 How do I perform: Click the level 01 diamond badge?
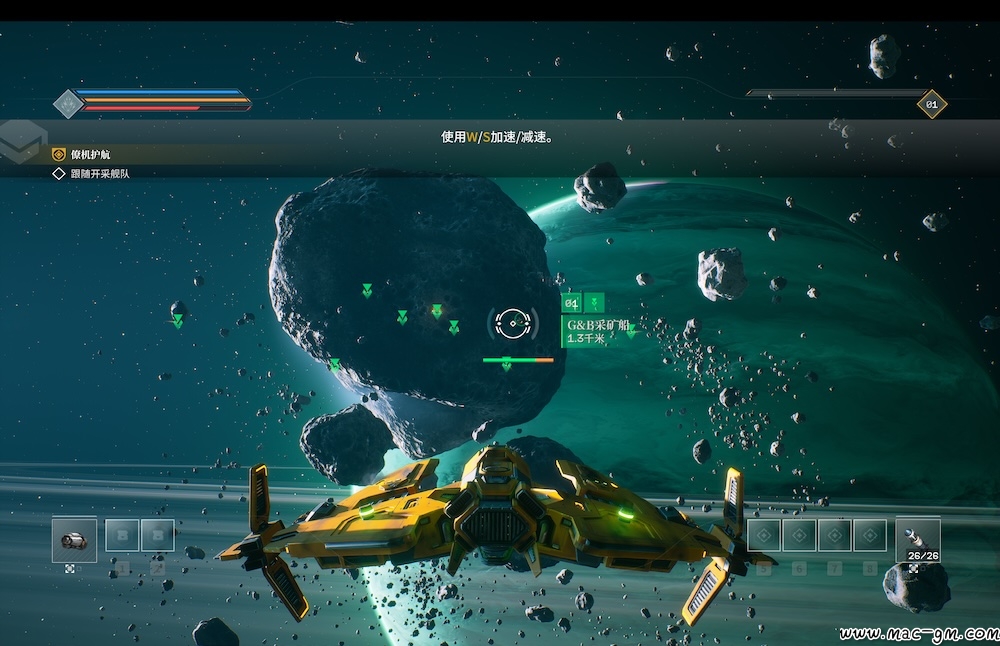931,104
